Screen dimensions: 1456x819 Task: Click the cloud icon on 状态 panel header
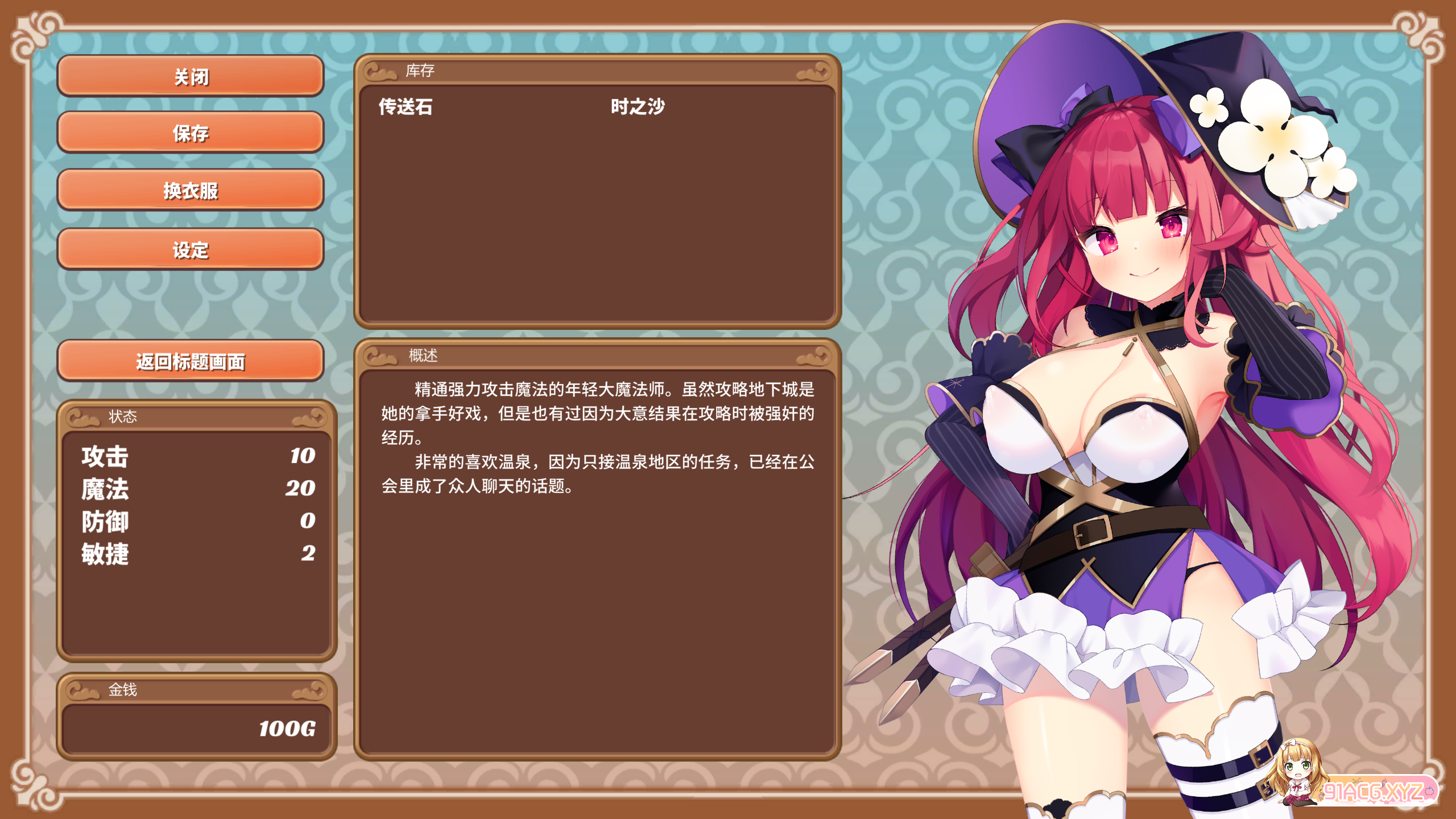[x=82, y=416]
